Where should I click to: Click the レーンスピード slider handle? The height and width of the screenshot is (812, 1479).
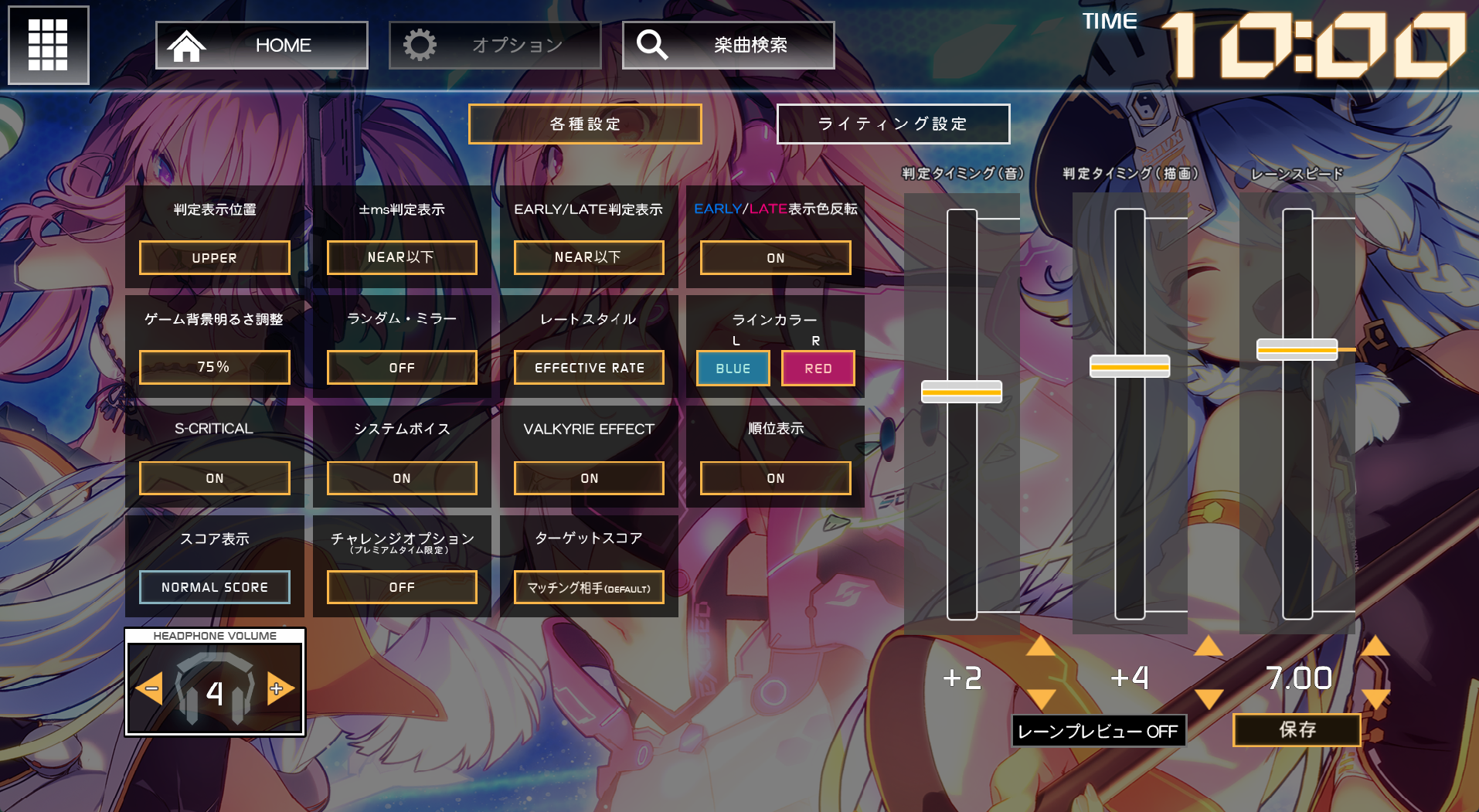pos(1297,350)
